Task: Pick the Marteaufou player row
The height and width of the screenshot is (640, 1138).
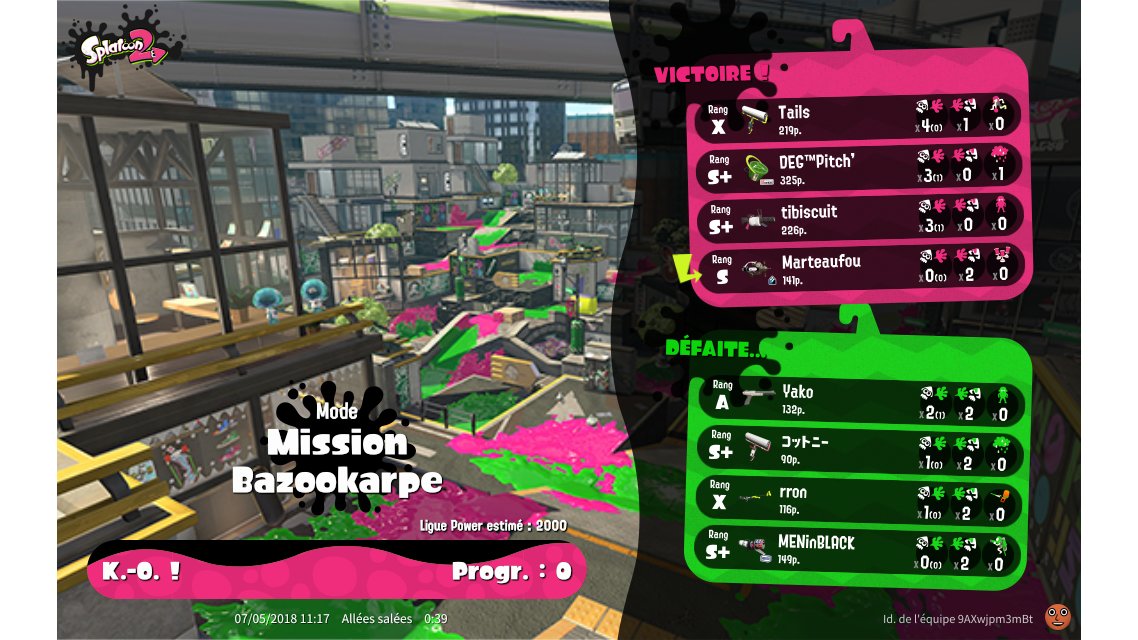Action: pyautogui.click(x=858, y=268)
